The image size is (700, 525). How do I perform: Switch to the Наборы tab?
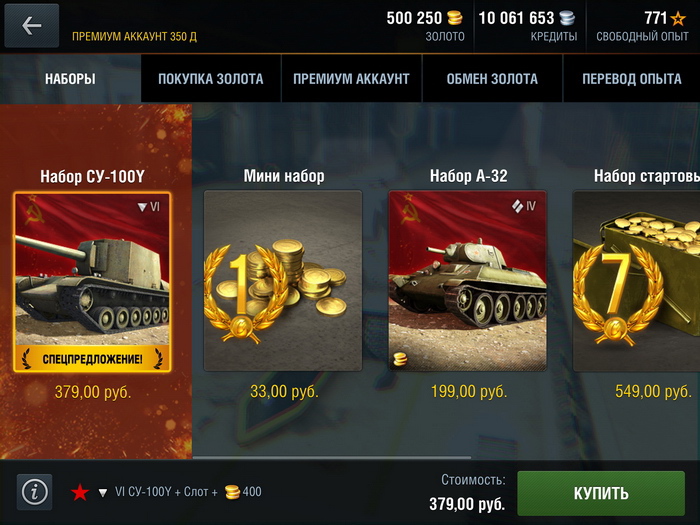click(70, 79)
